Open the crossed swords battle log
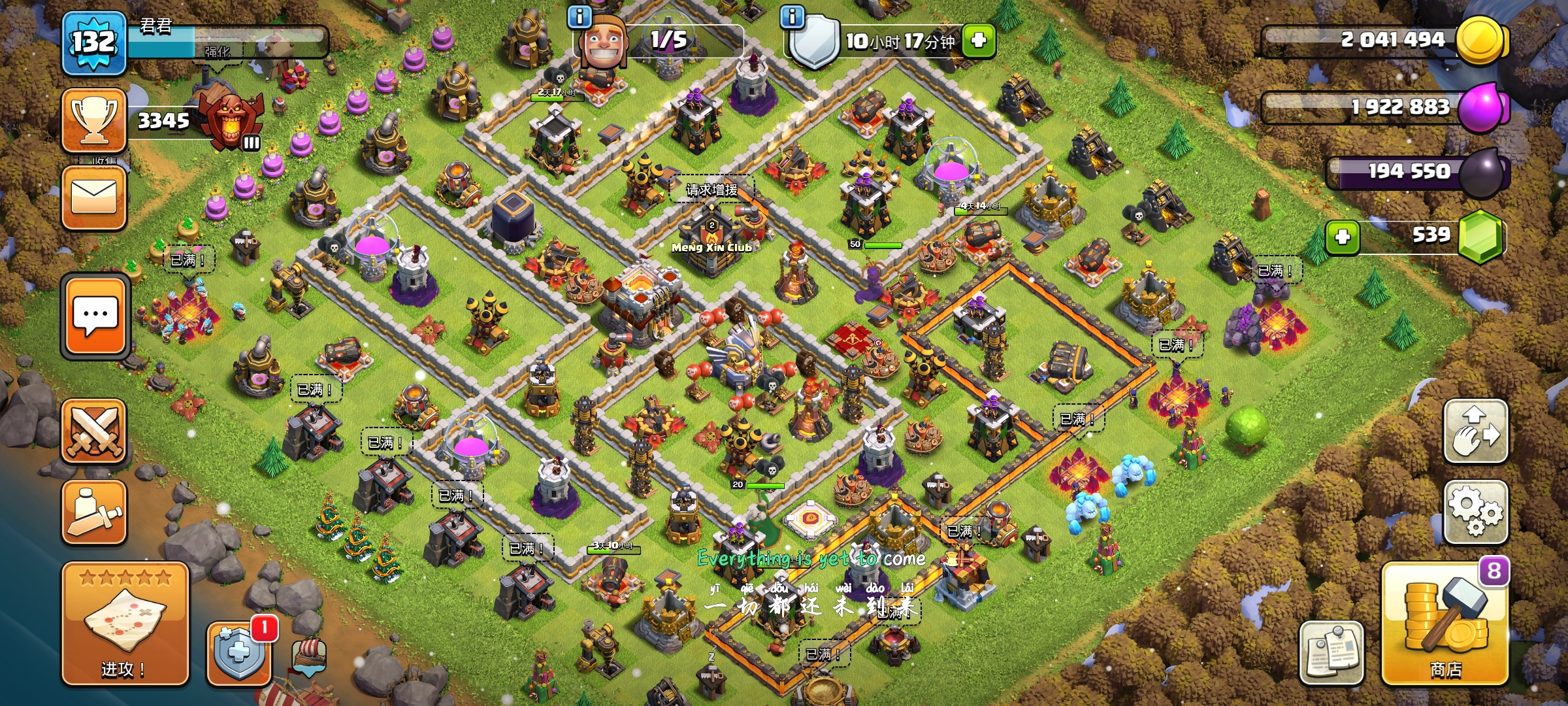The width and height of the screenshot is (1568, 706). (94, 431)
